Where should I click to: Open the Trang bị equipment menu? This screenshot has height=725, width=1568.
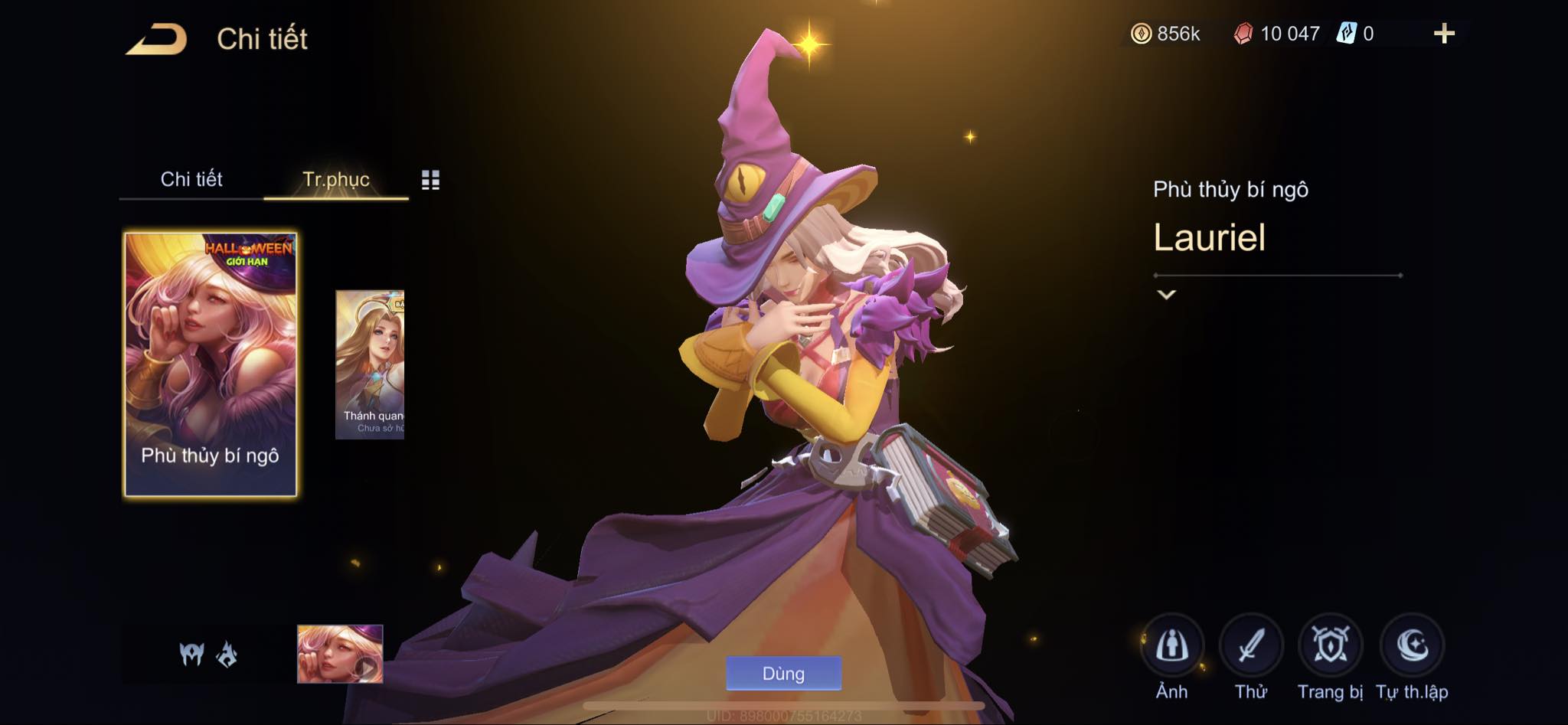coord(1331,647)
